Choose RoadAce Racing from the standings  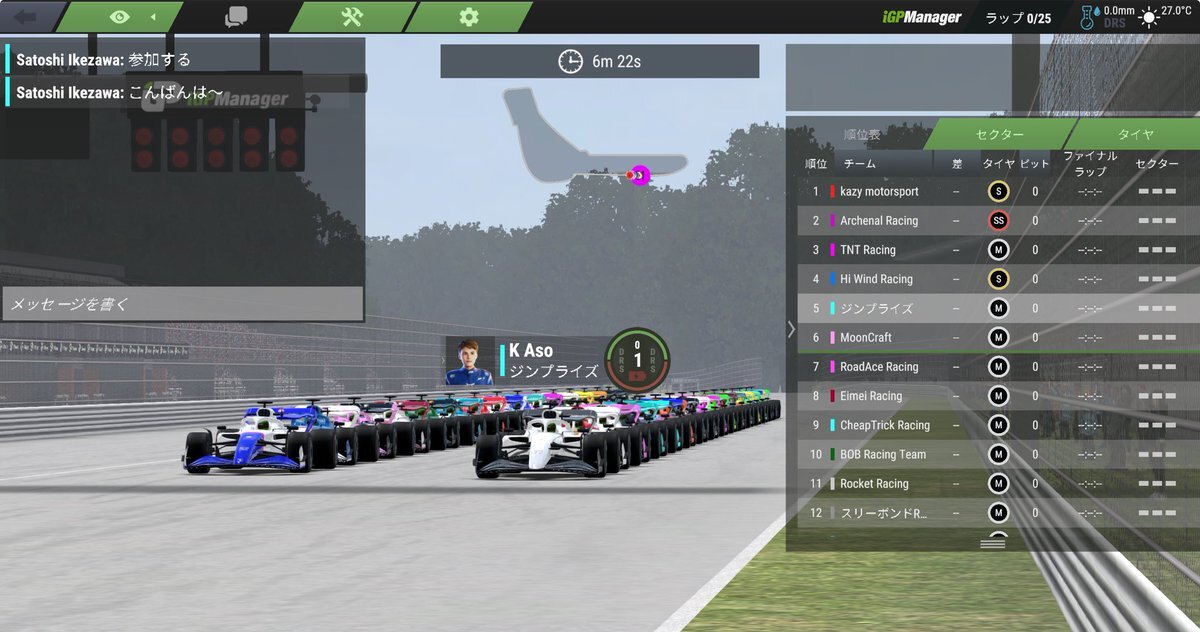click(x=879, y=367)
